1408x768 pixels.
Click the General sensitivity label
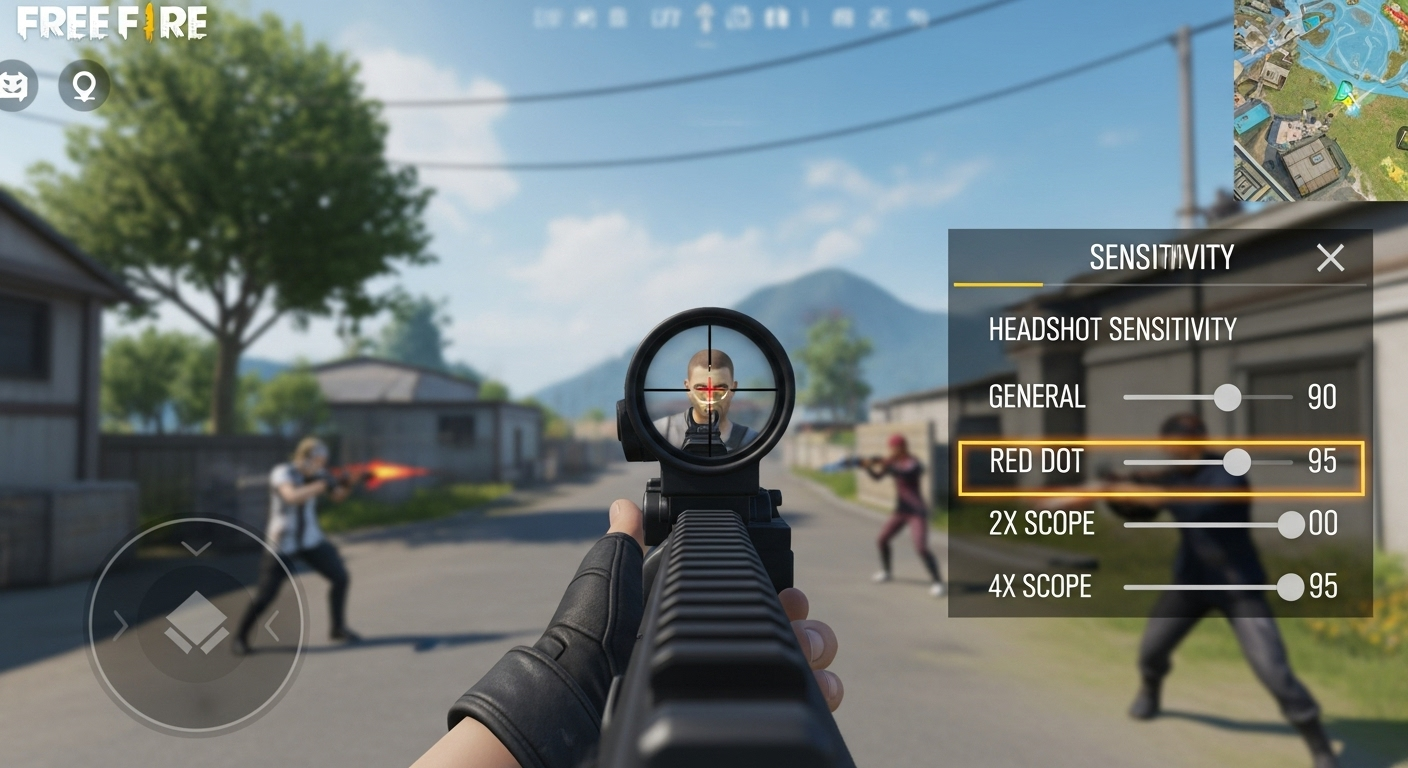coord(1036,397)
